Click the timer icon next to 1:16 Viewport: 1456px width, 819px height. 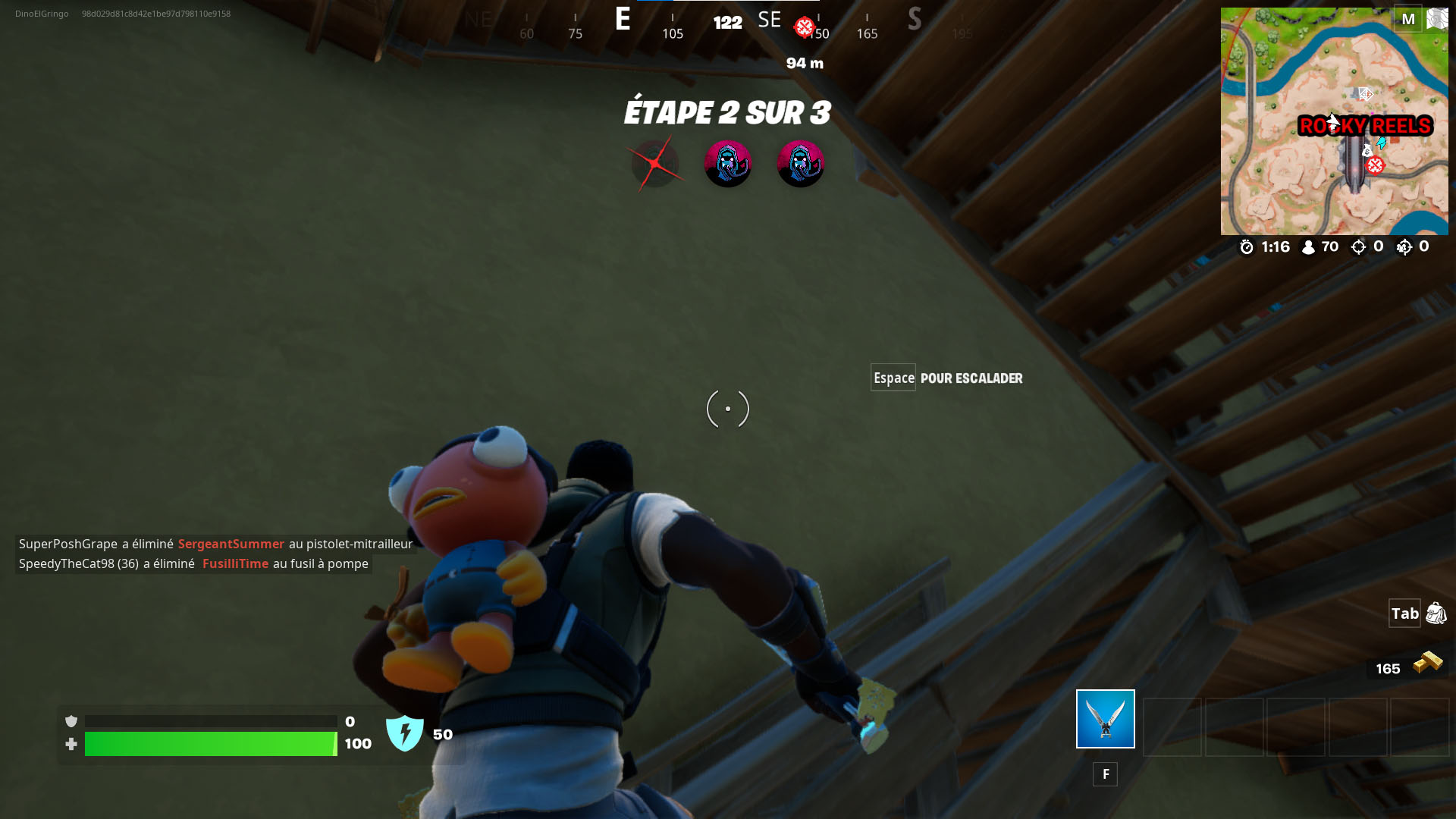click(1247, 246)
